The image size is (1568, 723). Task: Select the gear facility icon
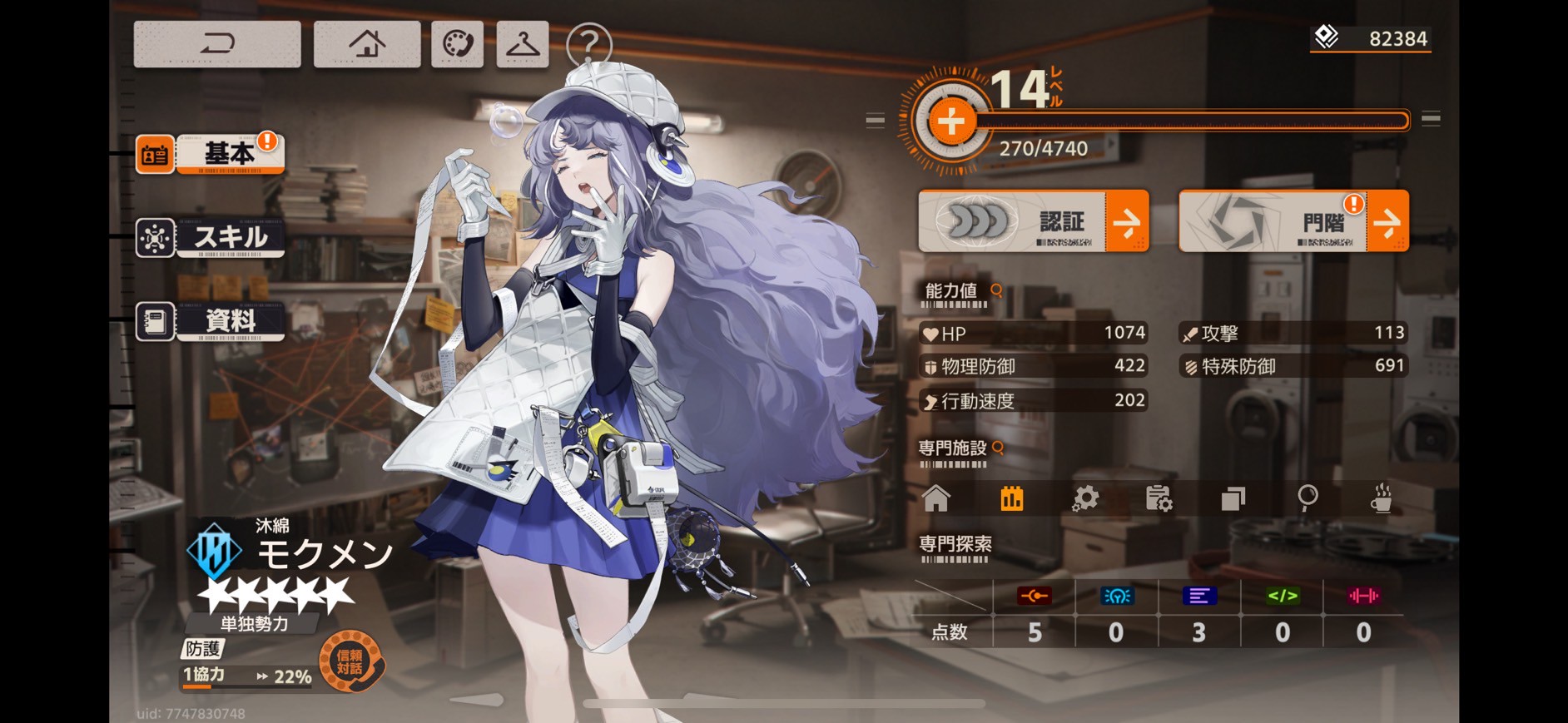pyautogui.click(x=1085, y=498)
